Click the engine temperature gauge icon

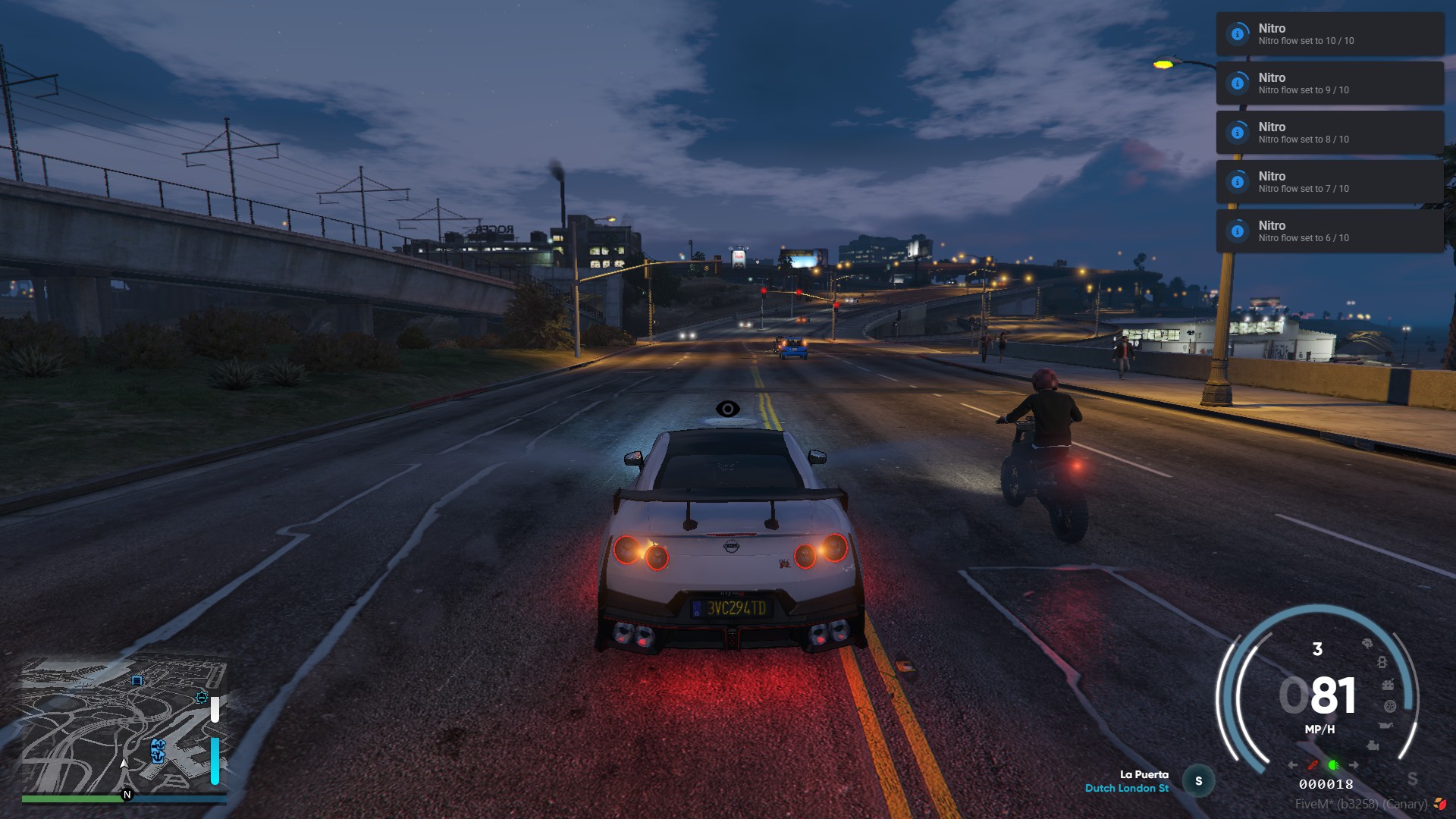pos(1389,685)
